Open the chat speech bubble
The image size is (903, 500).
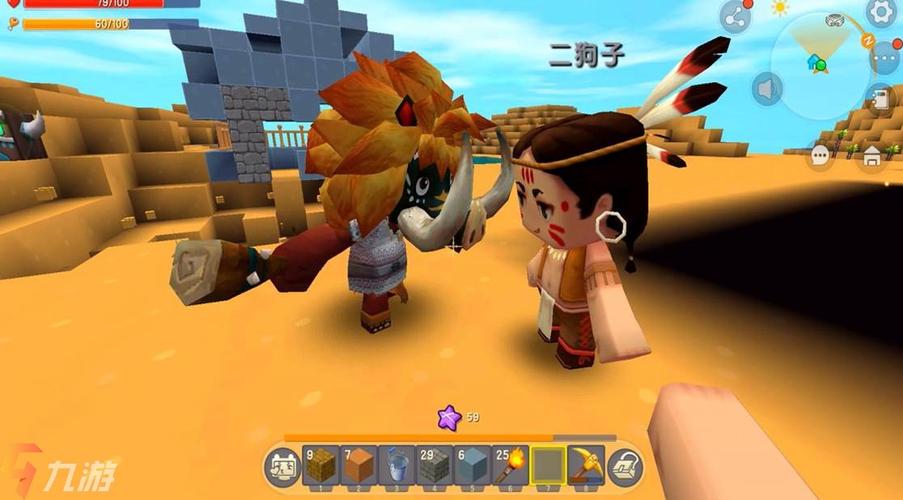pos(821,155)
